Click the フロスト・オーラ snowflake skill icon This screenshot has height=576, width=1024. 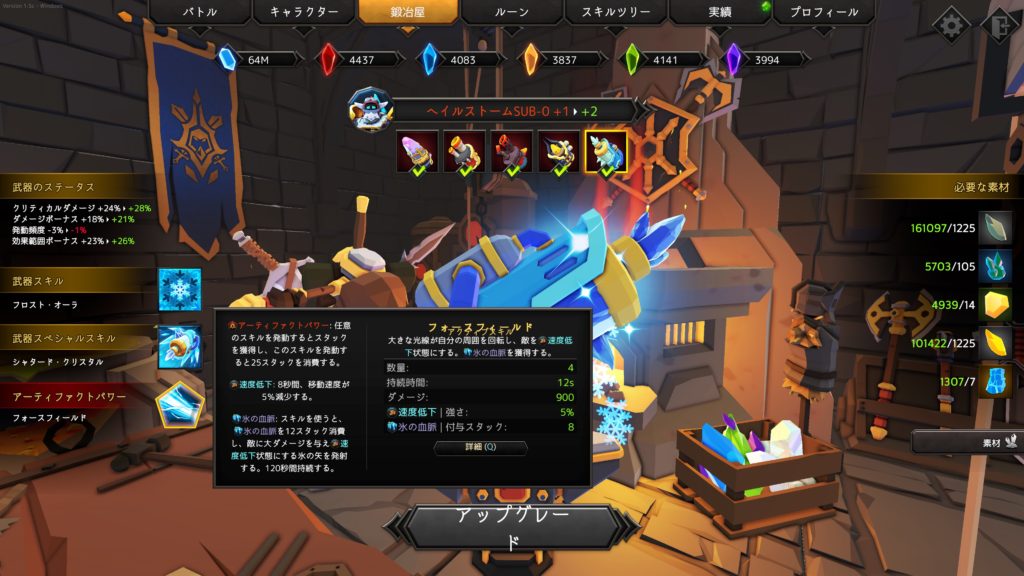180,289
